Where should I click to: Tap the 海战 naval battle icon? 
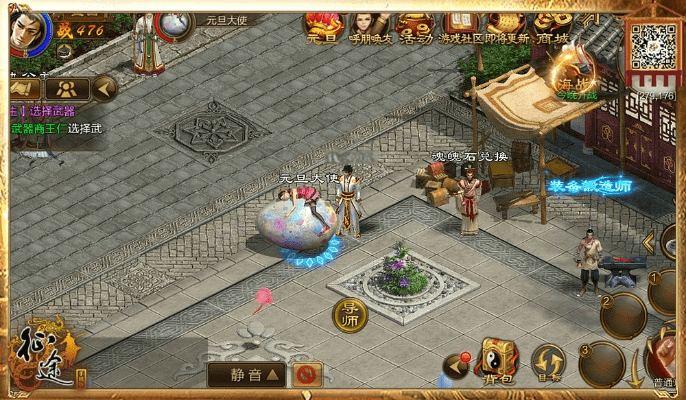[575, 77]
